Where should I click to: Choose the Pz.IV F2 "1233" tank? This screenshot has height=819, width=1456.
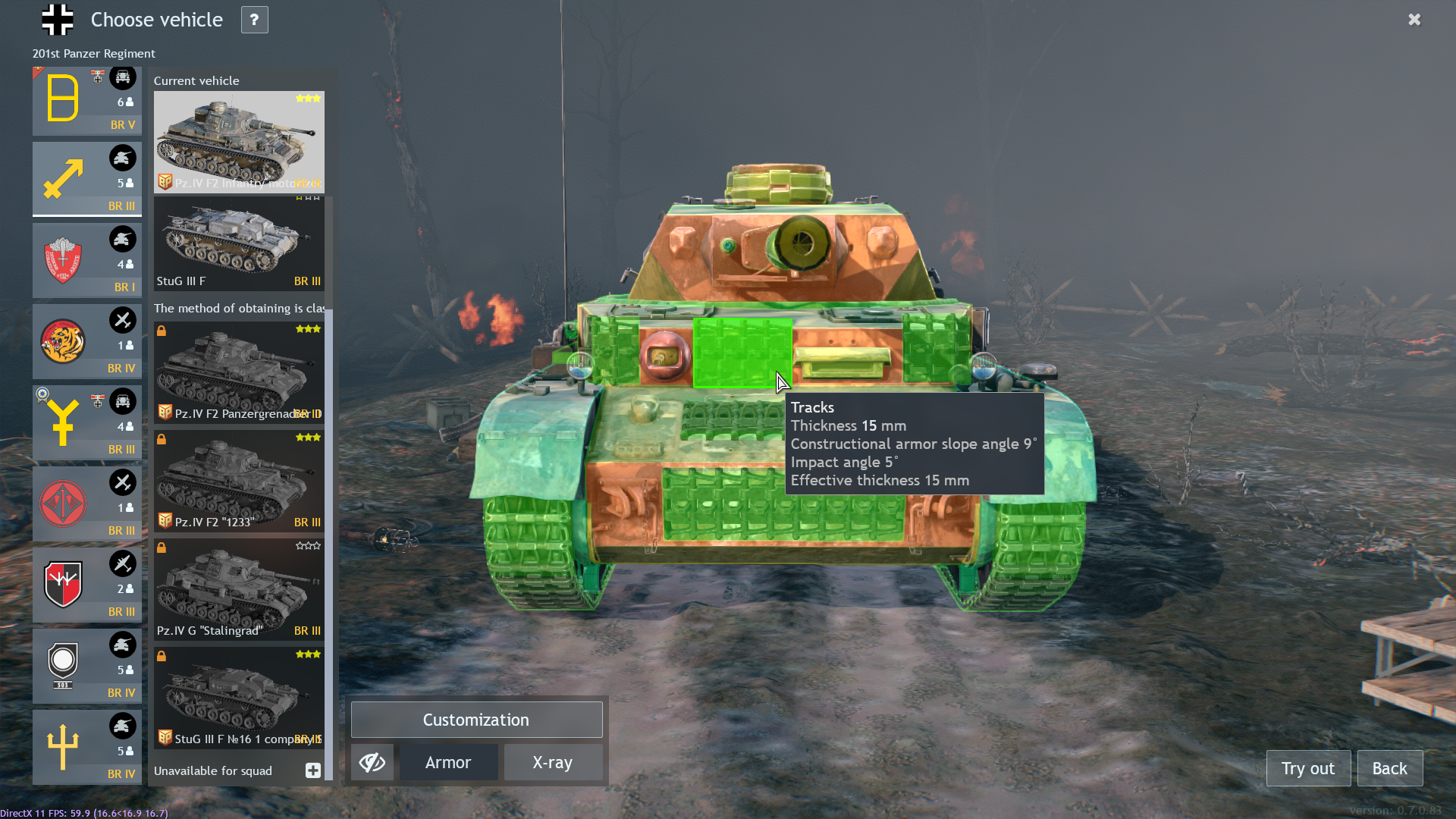239,481
